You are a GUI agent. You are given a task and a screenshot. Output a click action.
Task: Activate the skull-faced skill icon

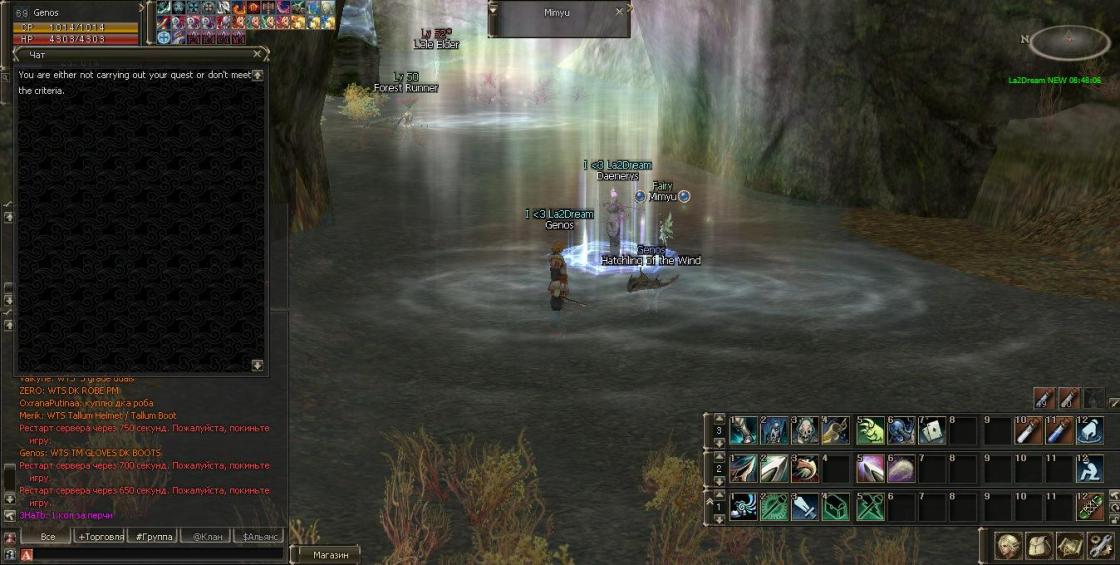805,431
